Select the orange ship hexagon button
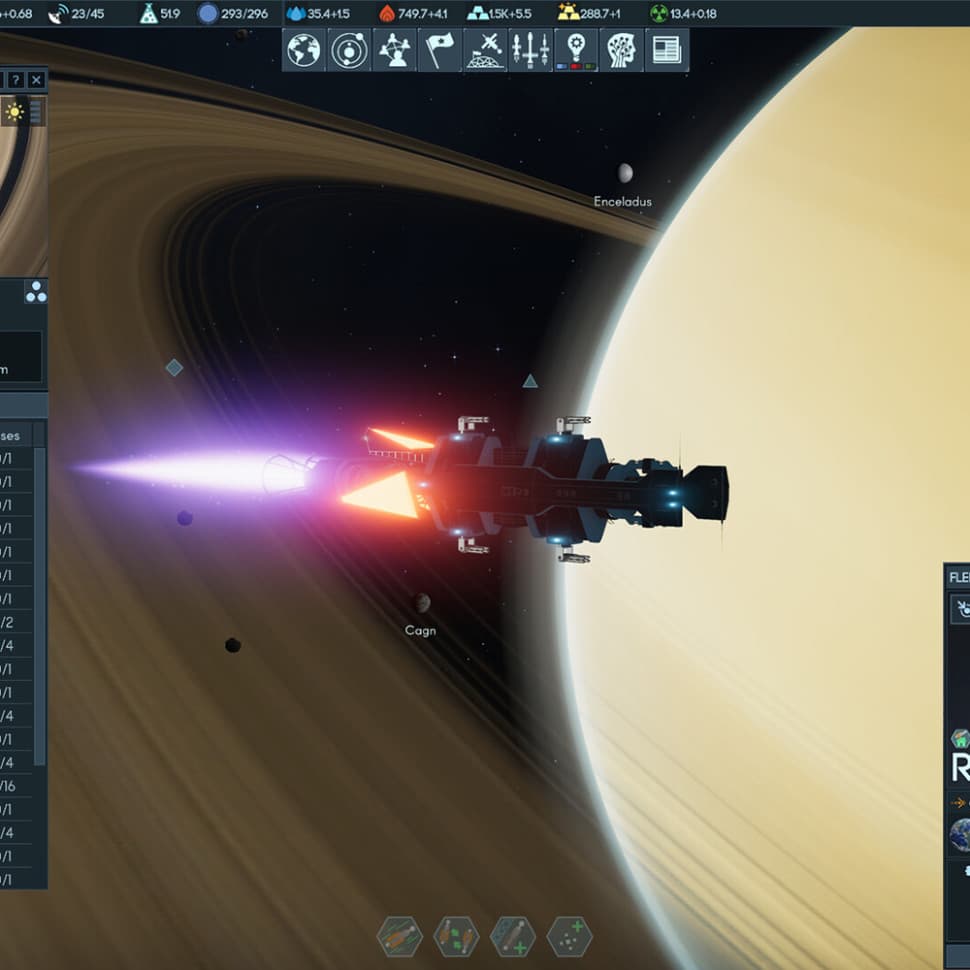The height and width of the screenshot is (970, 970). point(399,937)
